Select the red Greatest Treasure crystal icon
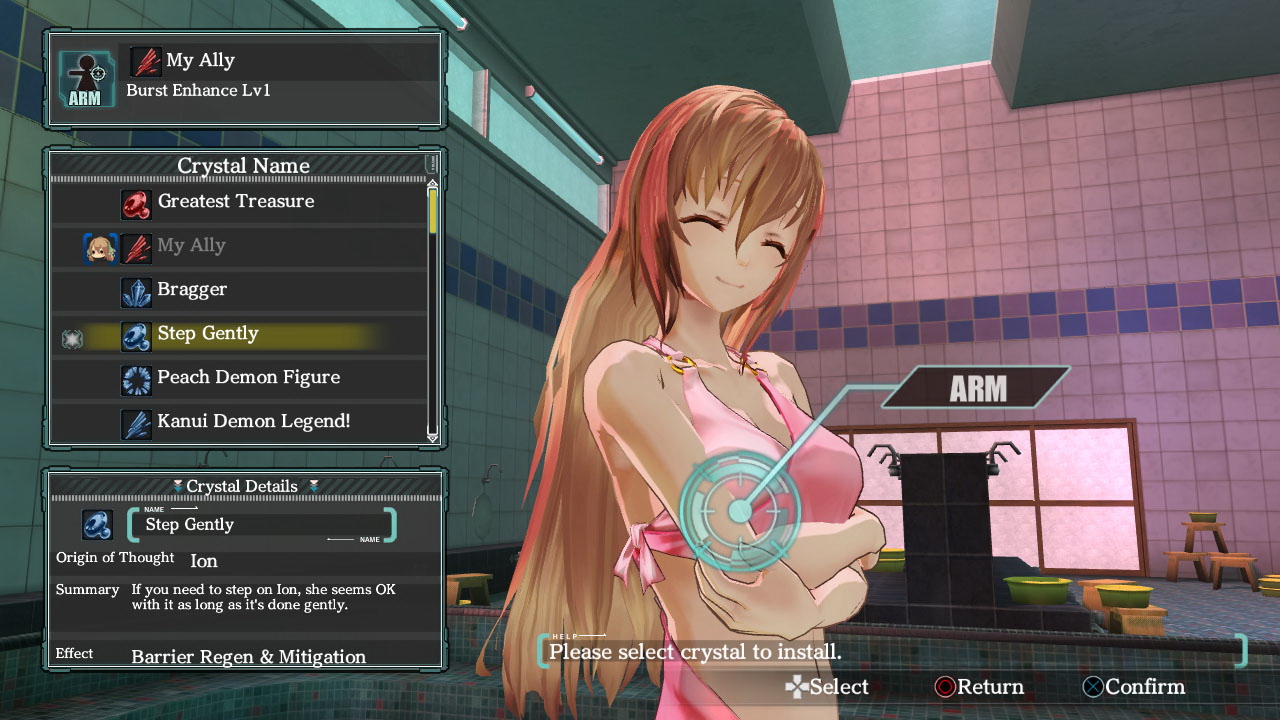 pos(137,202)
